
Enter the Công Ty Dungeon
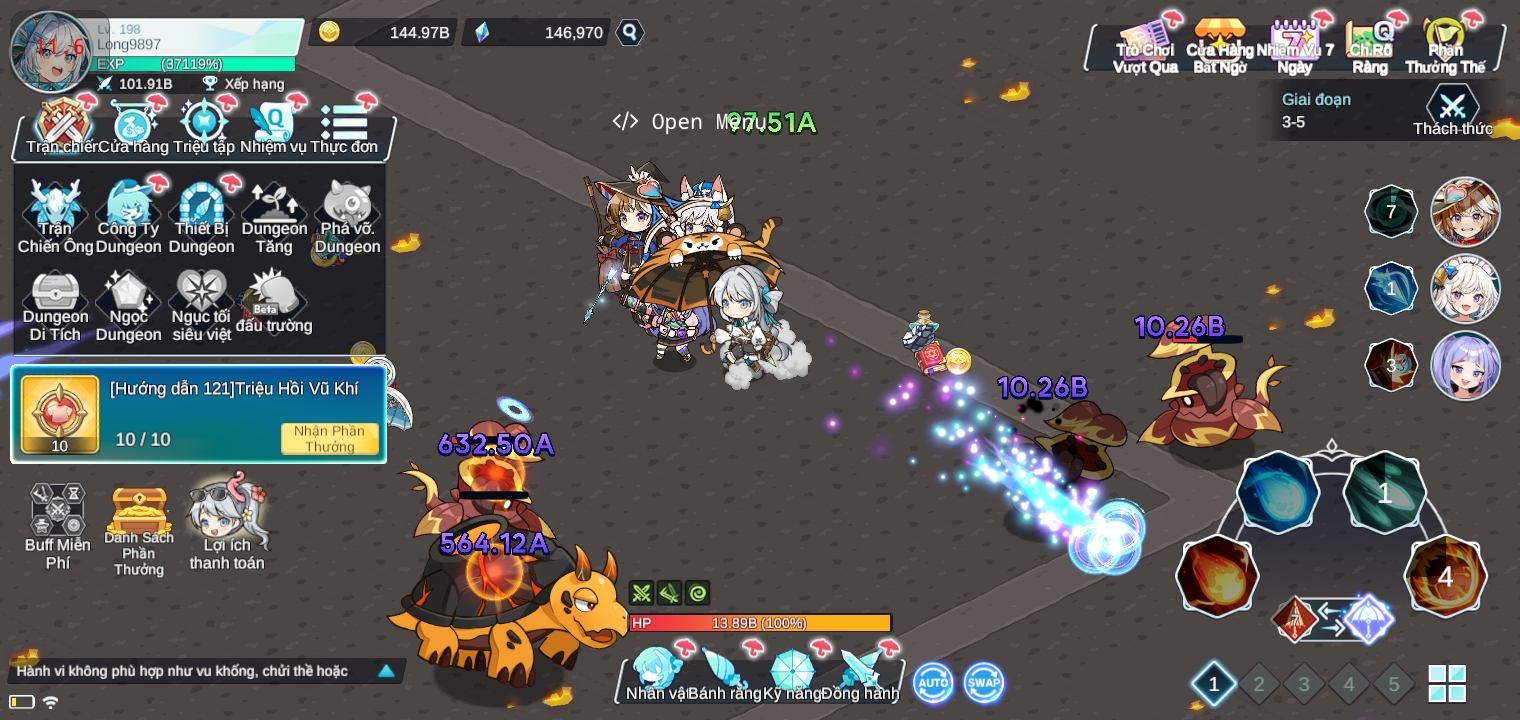(129, 217)
